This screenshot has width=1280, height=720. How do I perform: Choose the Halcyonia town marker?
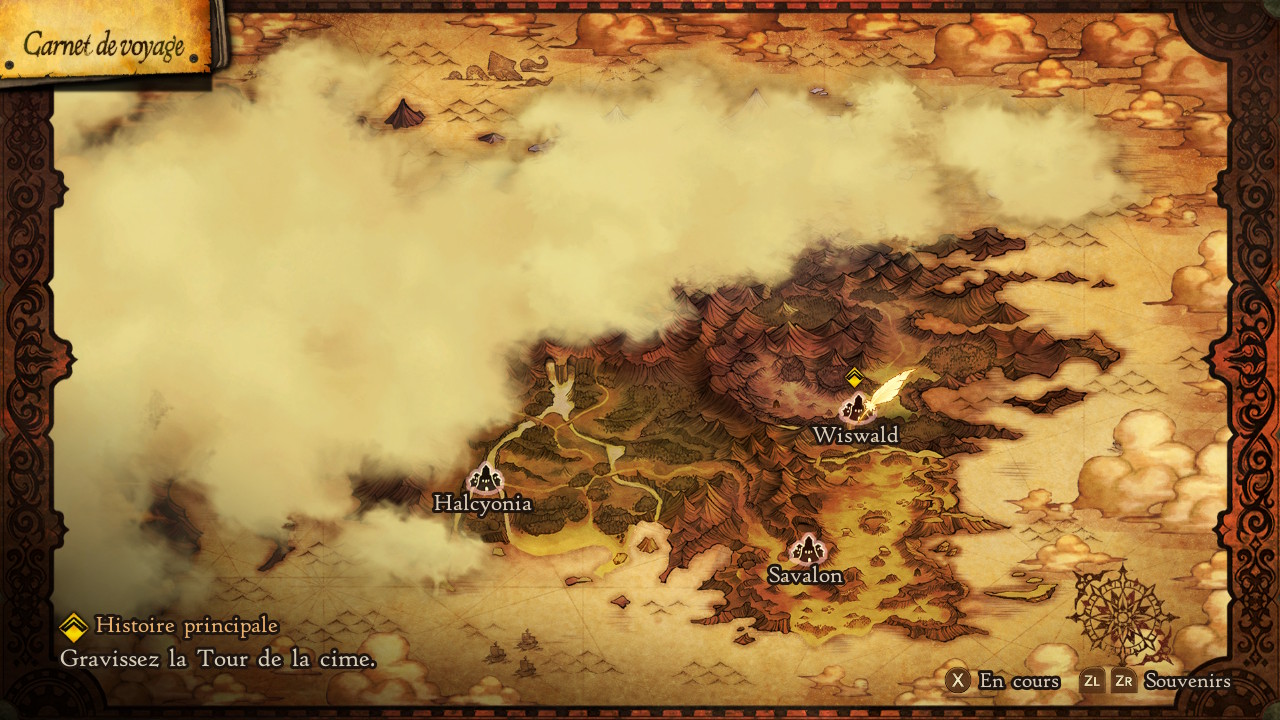(x=485, y=478)
